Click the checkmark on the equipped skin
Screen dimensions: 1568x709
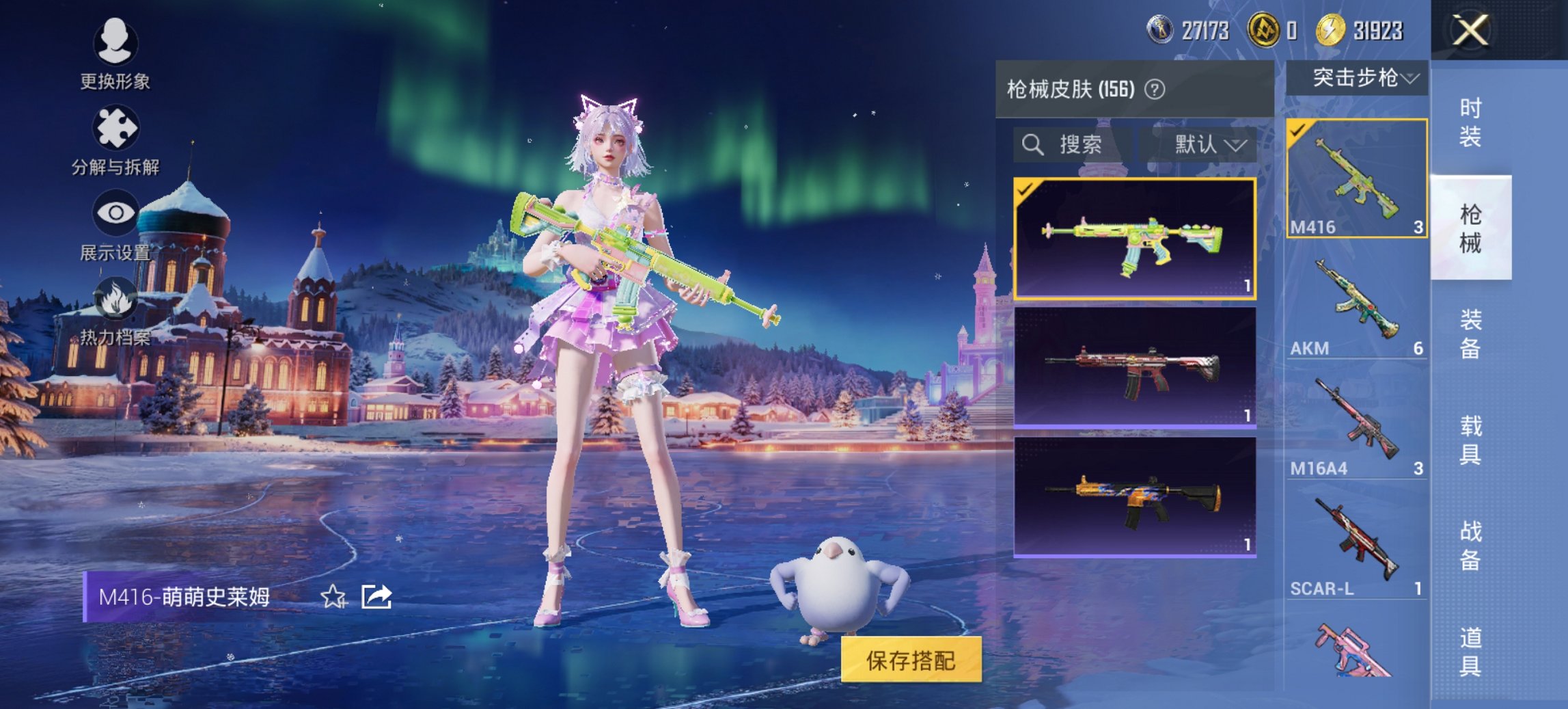(x=1026, y=191)
